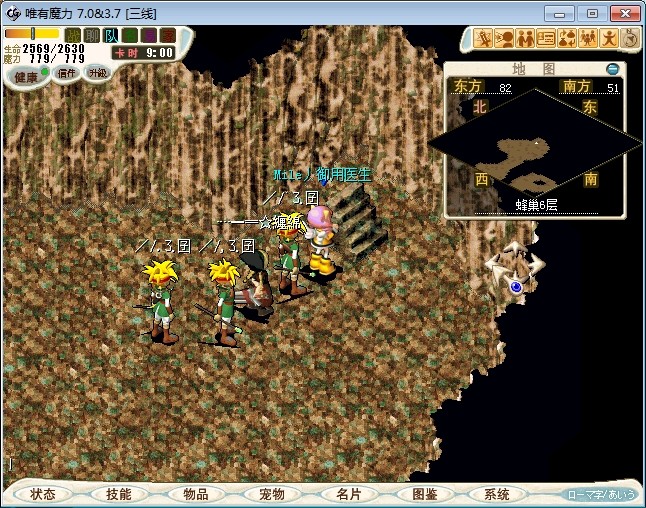
Task: Minimize the 地图 map panel
Action: click(613, 69)
